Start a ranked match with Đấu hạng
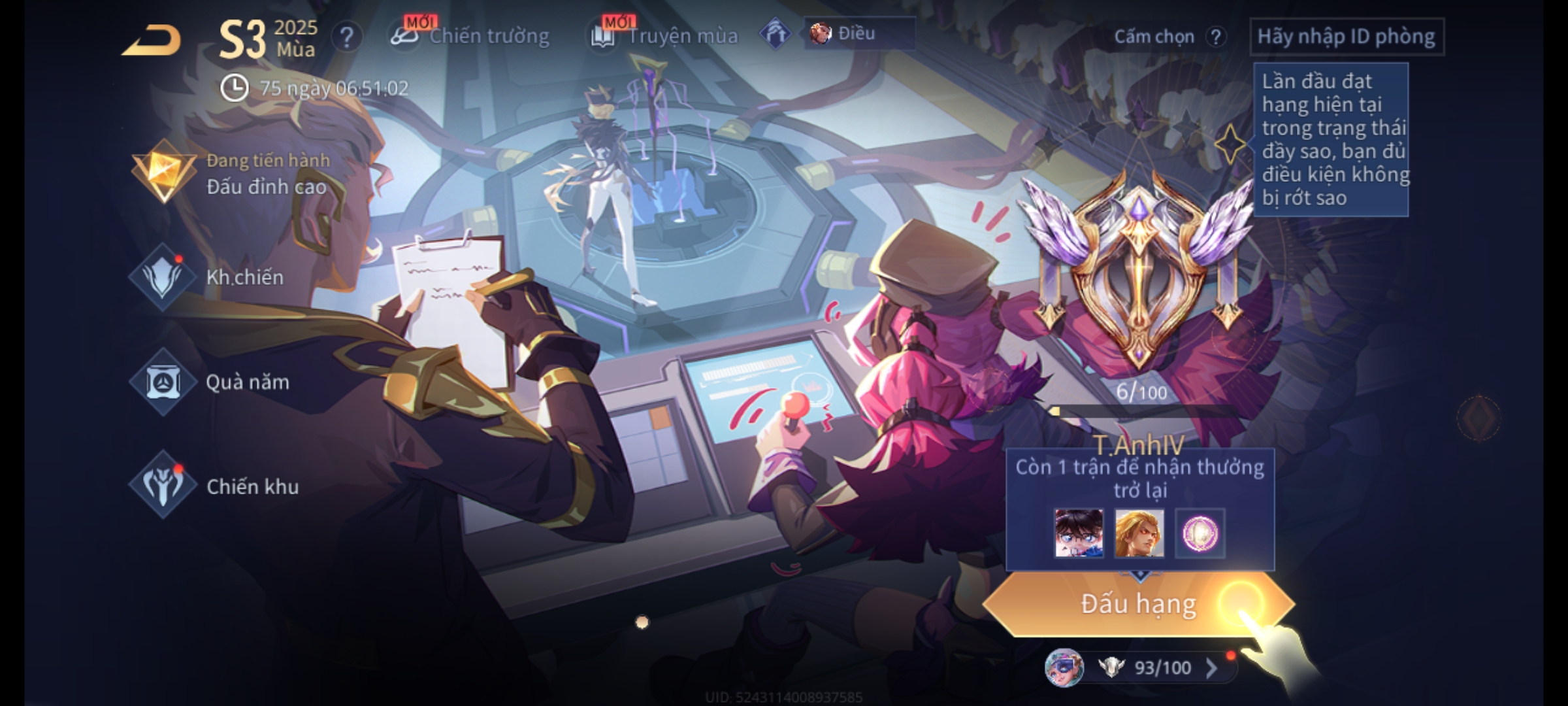 pyautogui.click(x=1138, y=604)
